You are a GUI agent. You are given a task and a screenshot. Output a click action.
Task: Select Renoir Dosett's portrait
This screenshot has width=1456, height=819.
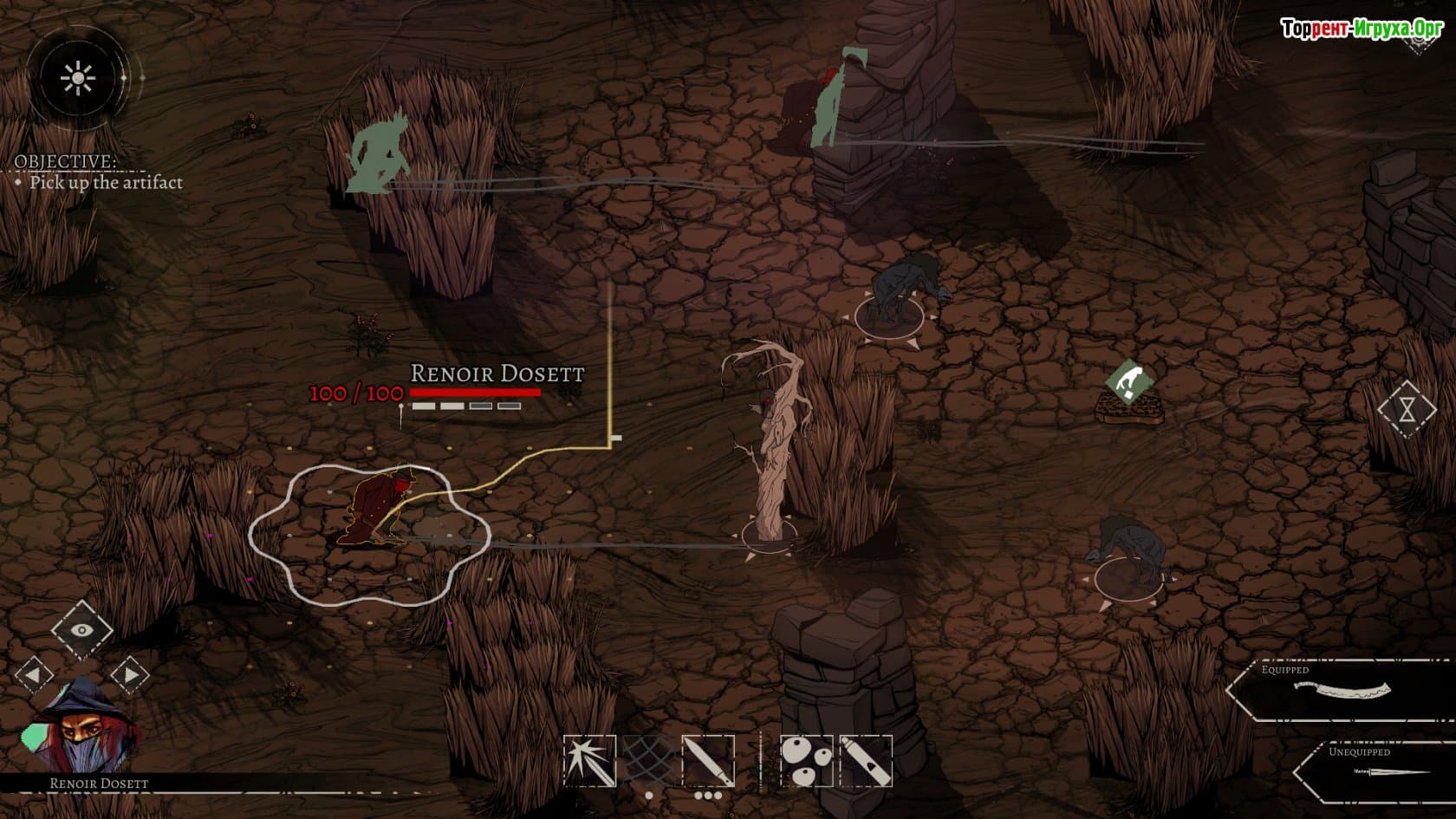81,726
